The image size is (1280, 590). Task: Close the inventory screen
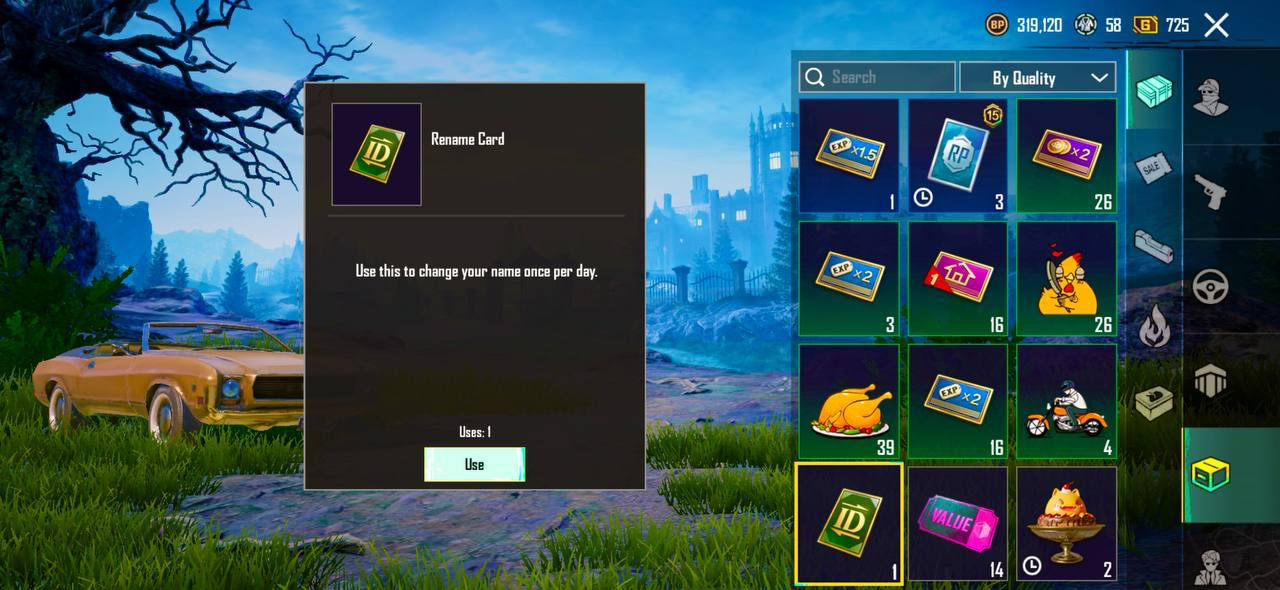[1216, 25]
